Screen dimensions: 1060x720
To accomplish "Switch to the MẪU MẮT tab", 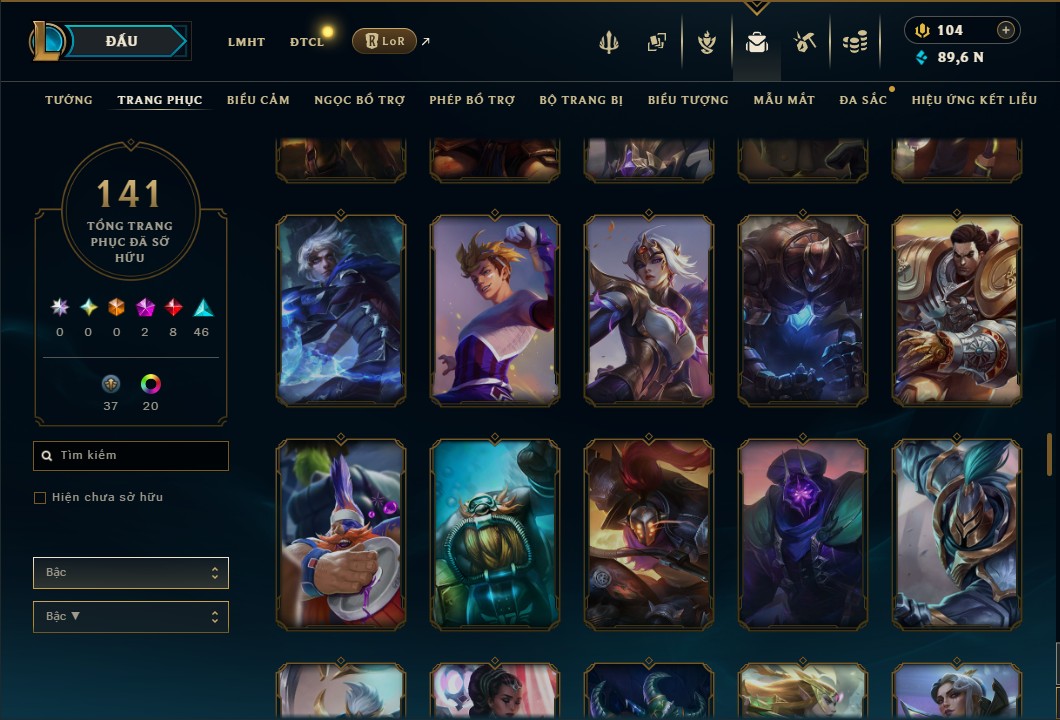I will tap(784, 100).
